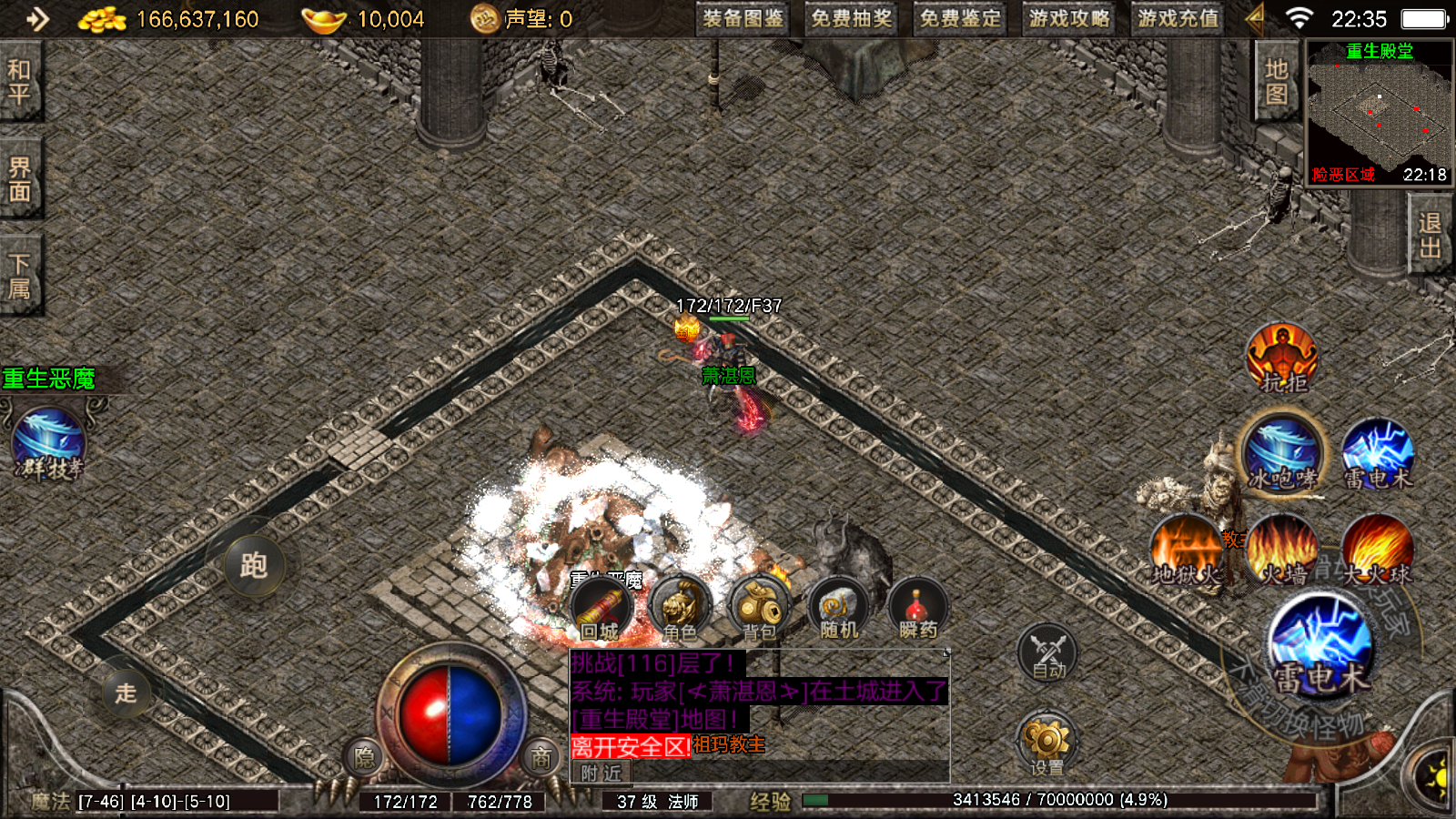Tap the 退出 exit button
This screenshot has height=819, width=1456.
pos(1430,235)
